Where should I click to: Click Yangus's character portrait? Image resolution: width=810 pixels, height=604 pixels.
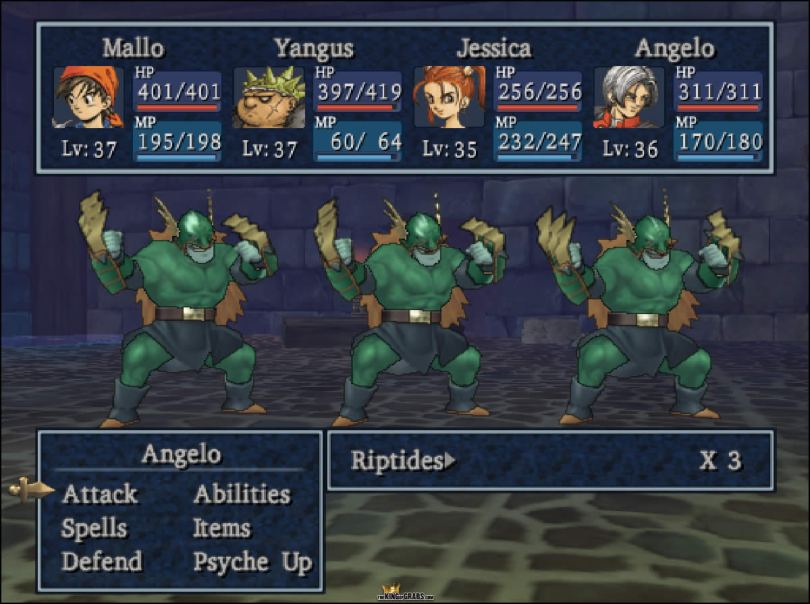click(269, 97)
